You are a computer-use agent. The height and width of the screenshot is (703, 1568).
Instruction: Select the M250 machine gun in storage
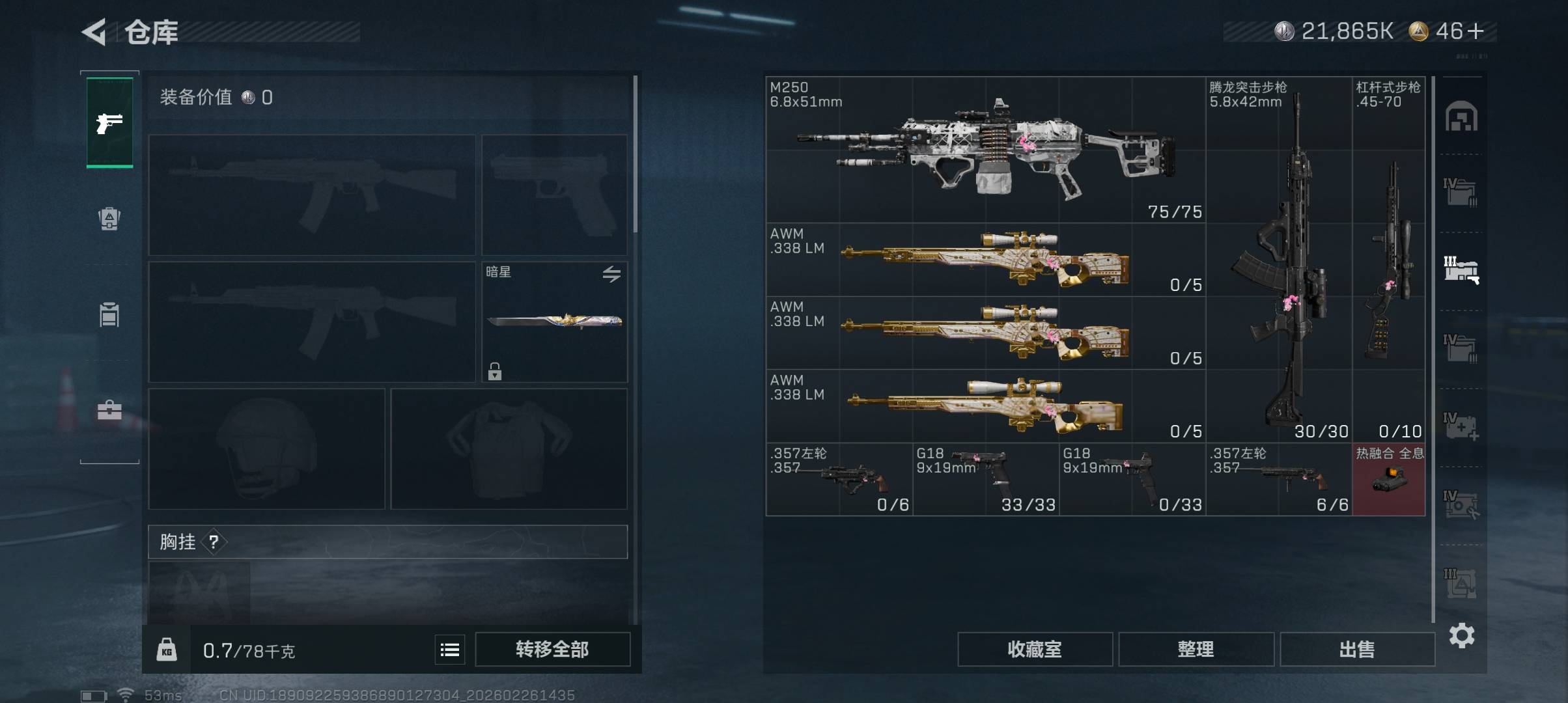pyautogui.click(x=985, y=150)
